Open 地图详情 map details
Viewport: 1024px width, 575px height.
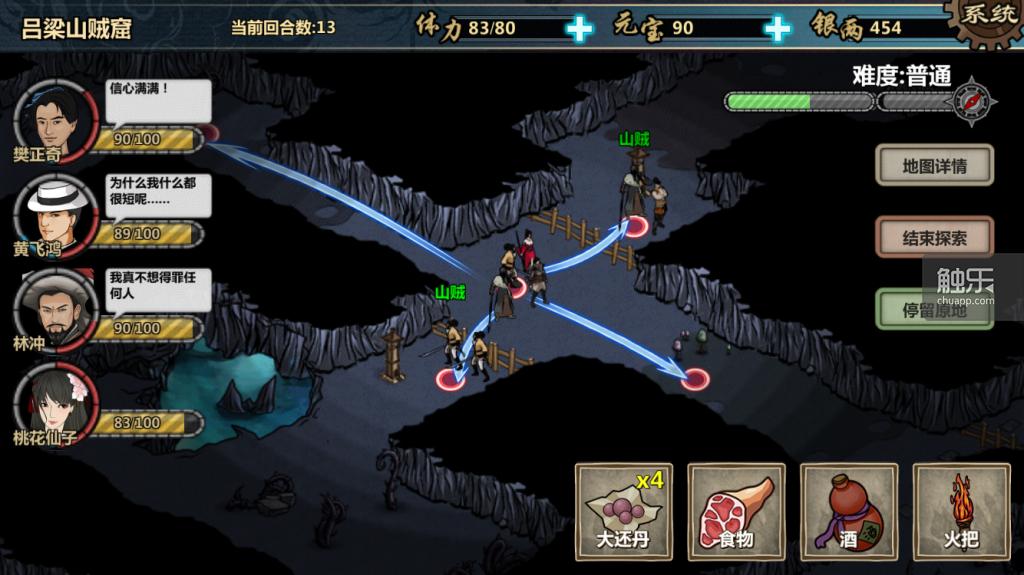point(934,166)
